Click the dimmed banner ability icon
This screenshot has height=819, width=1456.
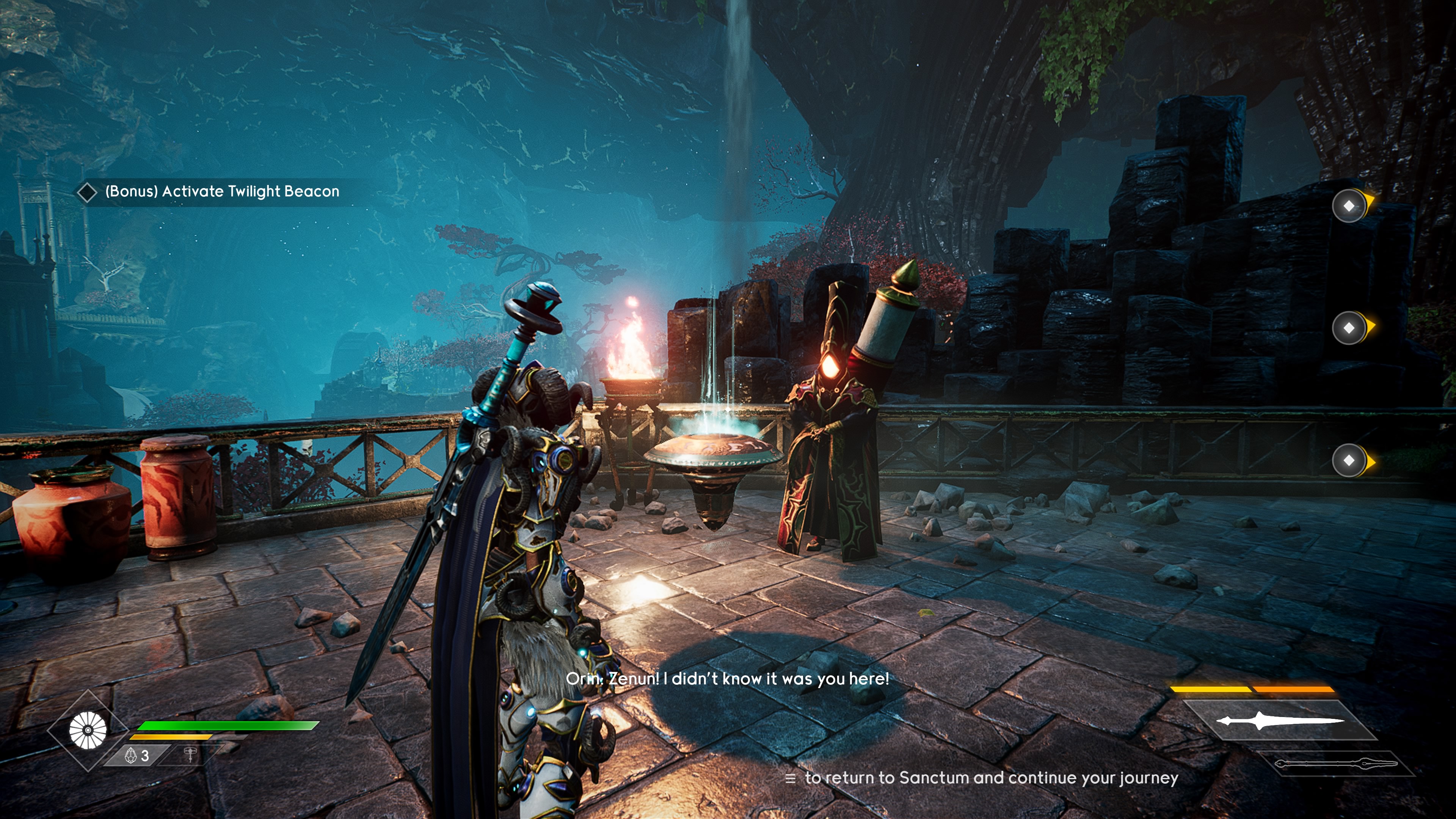click(x=190, y=755)
